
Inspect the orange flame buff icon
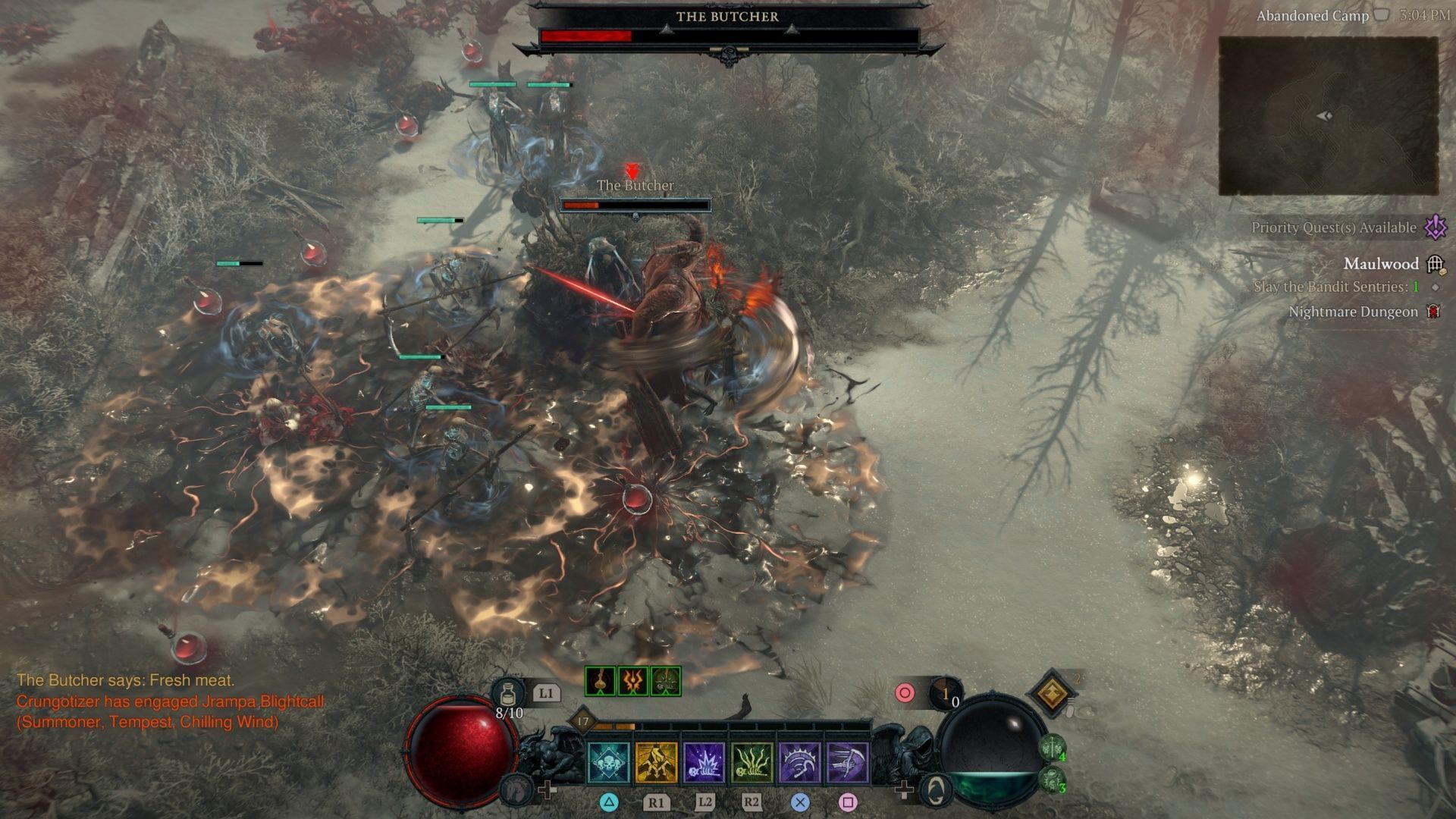[x=632, y=682]
